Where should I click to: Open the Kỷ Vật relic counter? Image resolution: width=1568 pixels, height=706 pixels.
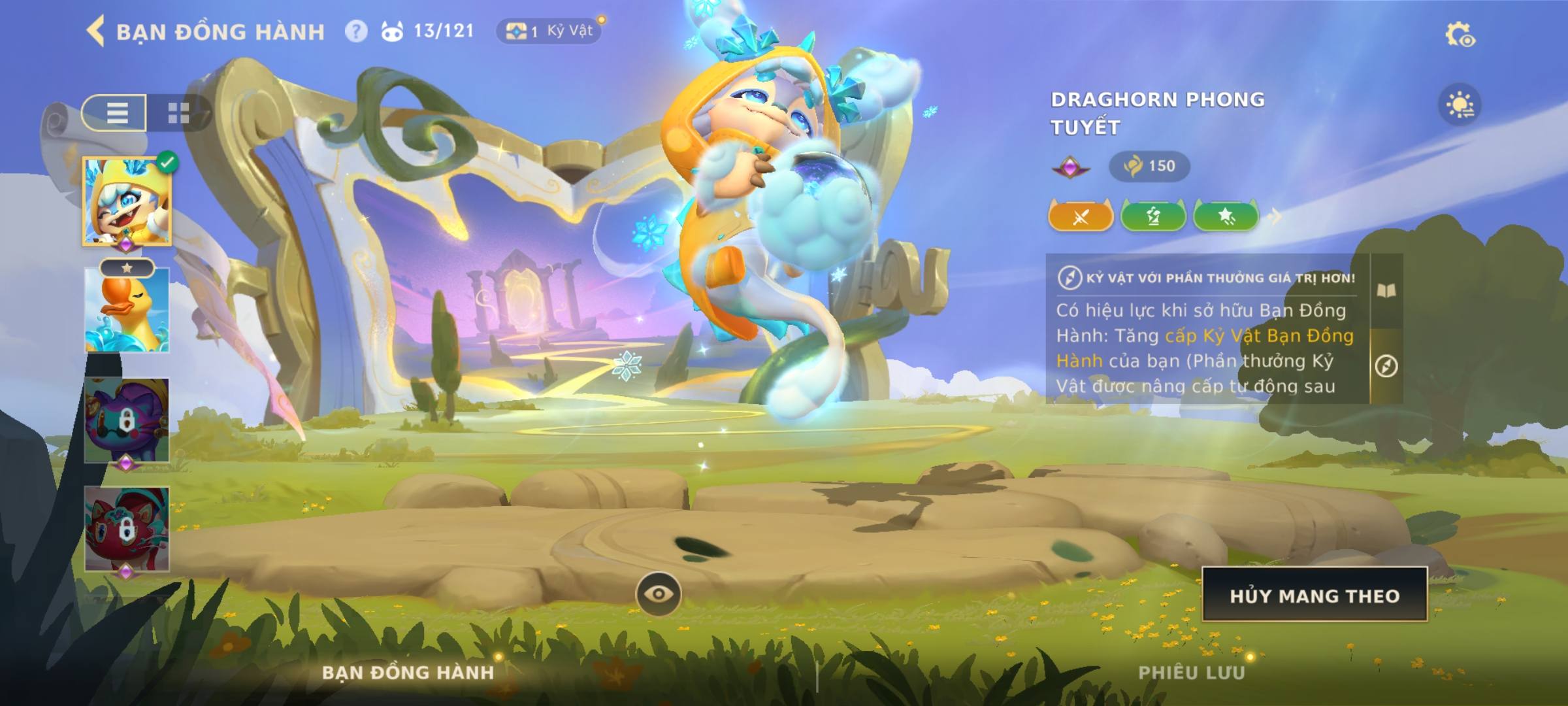click(549, 31)
